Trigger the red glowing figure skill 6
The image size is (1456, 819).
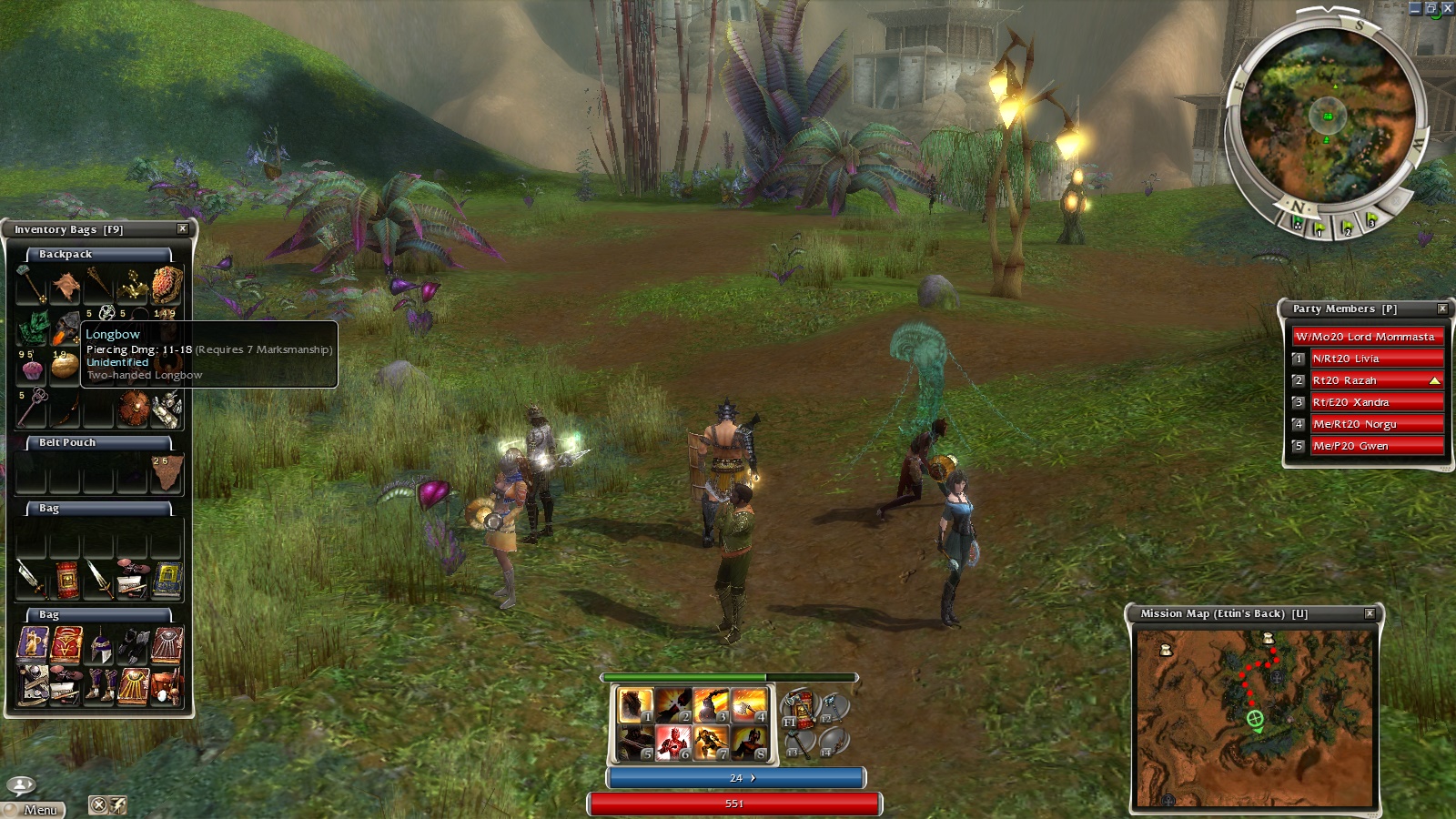pos(673,743)
